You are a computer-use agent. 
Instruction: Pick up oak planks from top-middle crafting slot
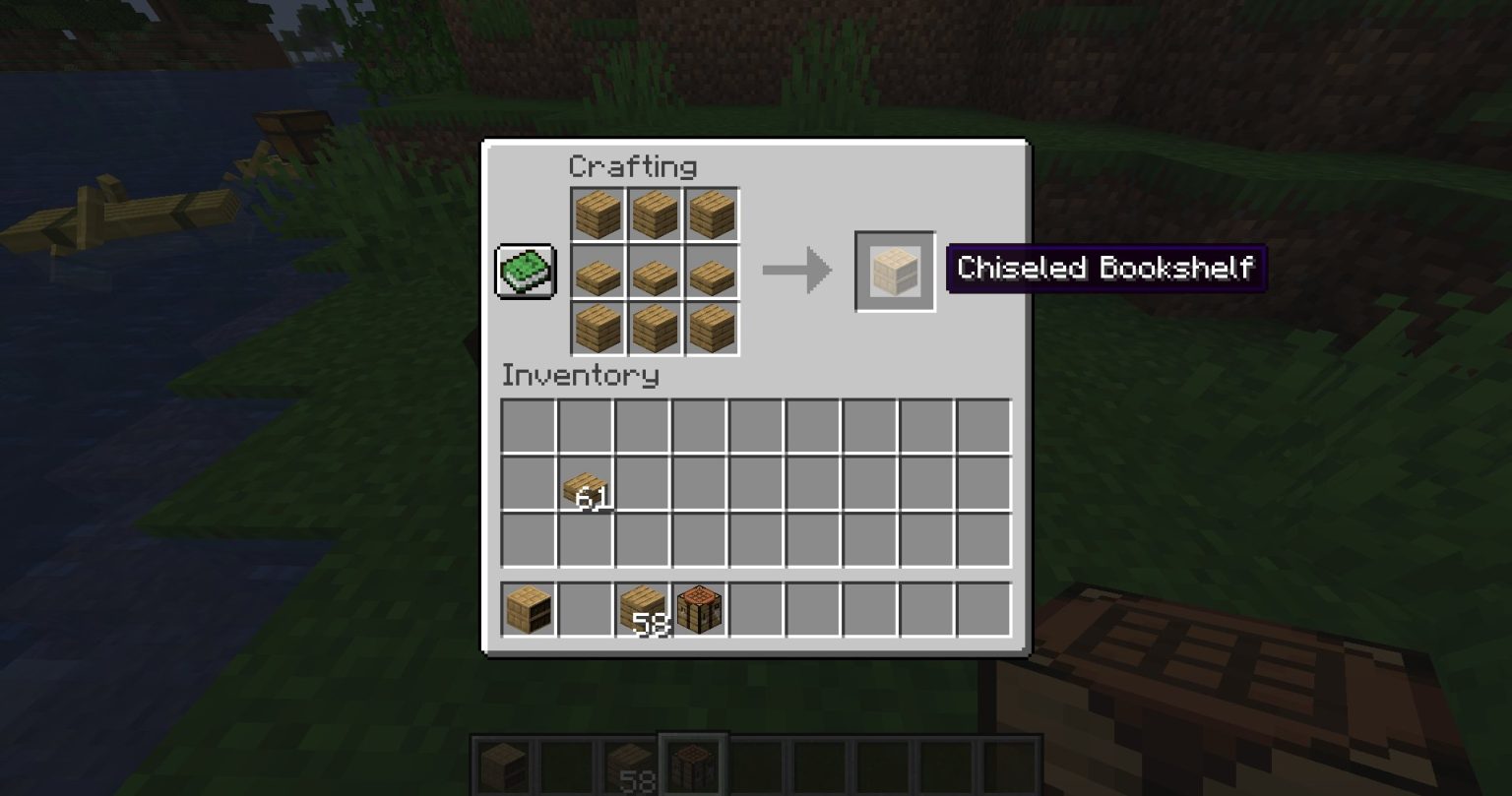tap(656, 214)
